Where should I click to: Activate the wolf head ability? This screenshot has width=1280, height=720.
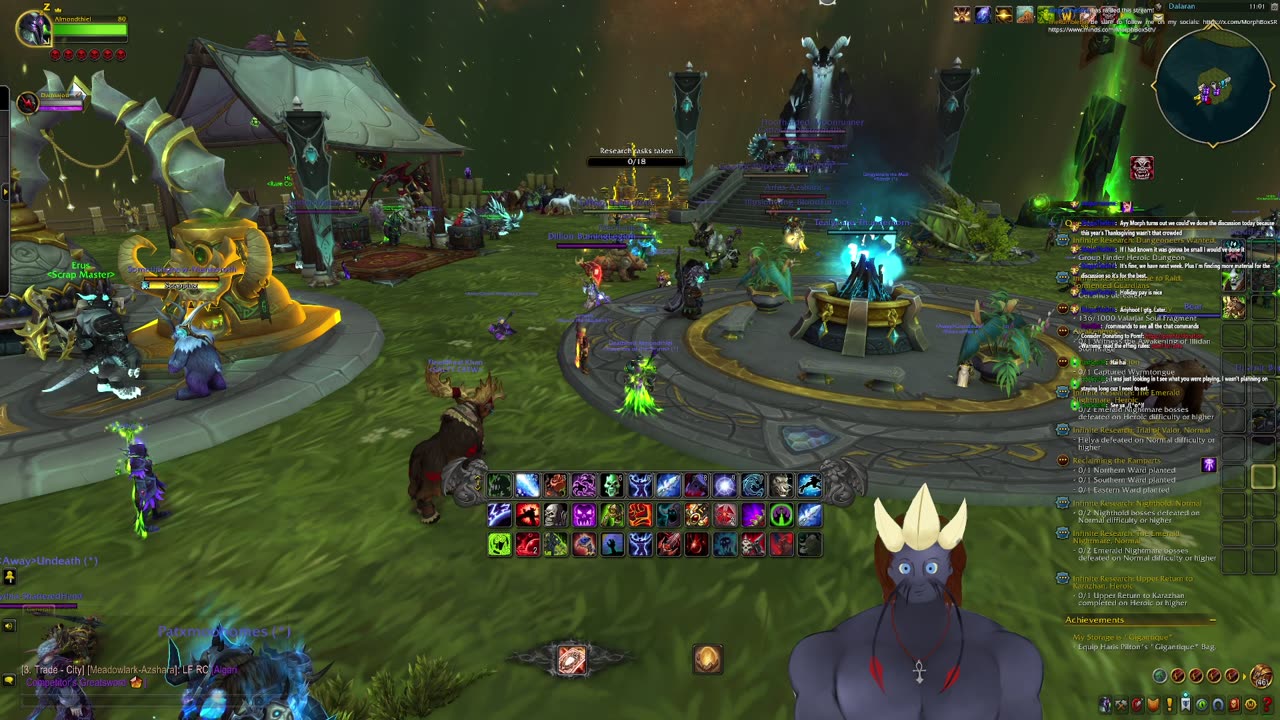(781, 486)
